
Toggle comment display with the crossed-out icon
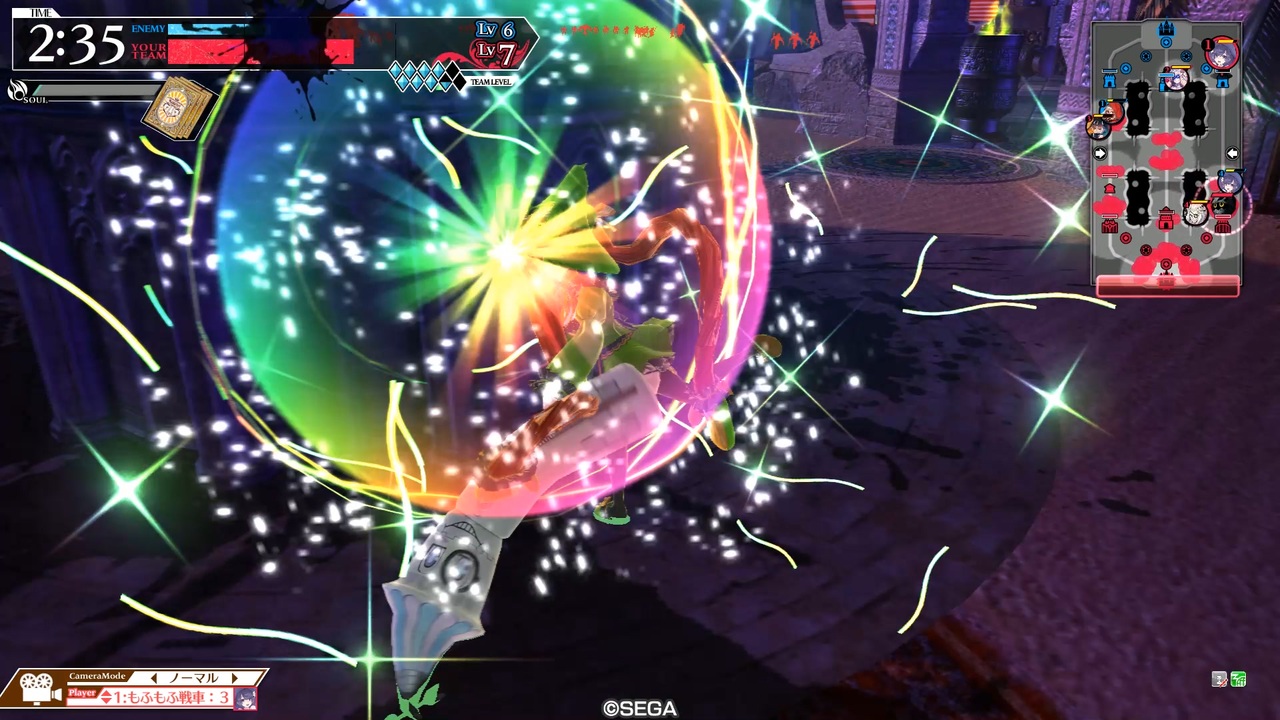pos(1219,679)
